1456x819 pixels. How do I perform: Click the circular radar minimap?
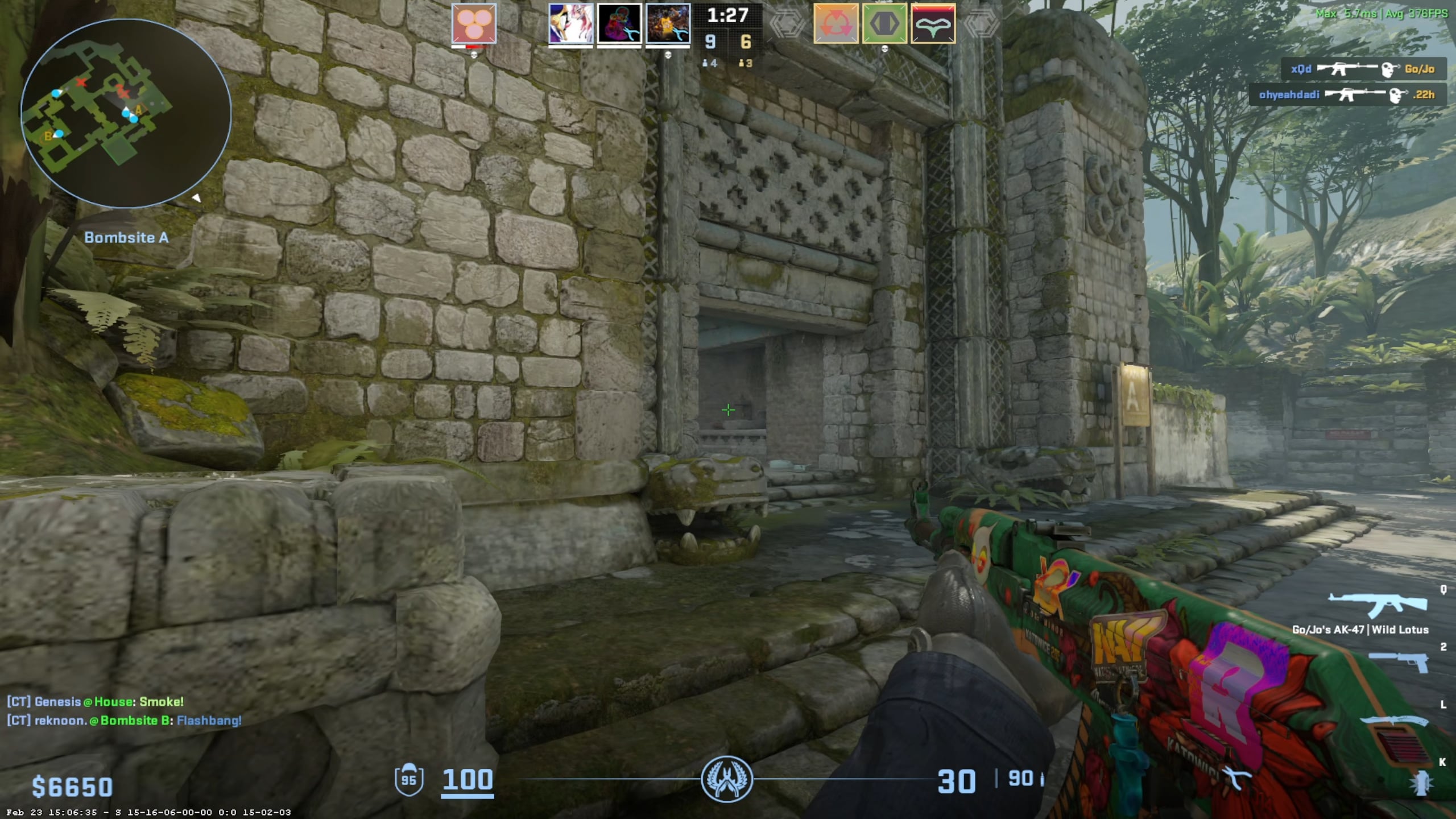pos(126,113)
